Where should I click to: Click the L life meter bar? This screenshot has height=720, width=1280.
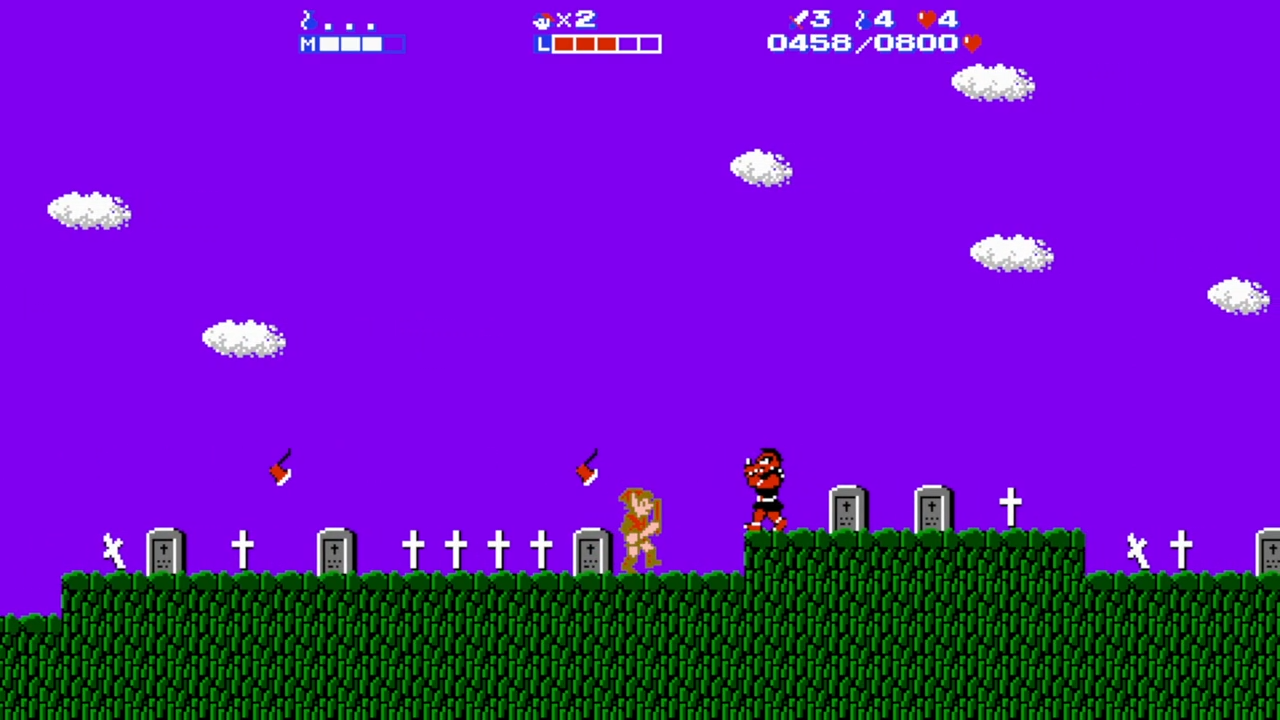tap(597, 44)
